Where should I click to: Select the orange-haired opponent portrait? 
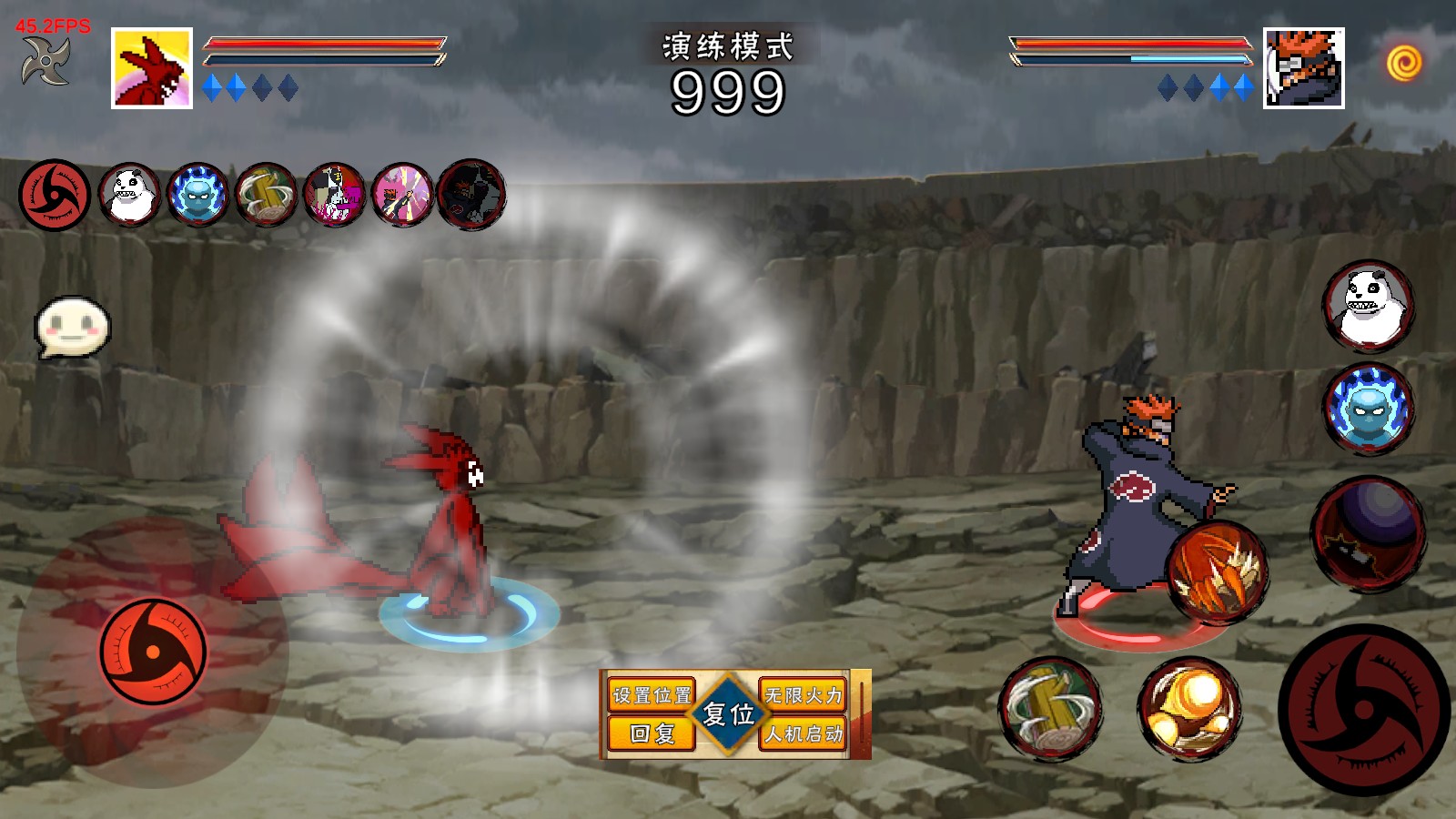point(1303,68)
